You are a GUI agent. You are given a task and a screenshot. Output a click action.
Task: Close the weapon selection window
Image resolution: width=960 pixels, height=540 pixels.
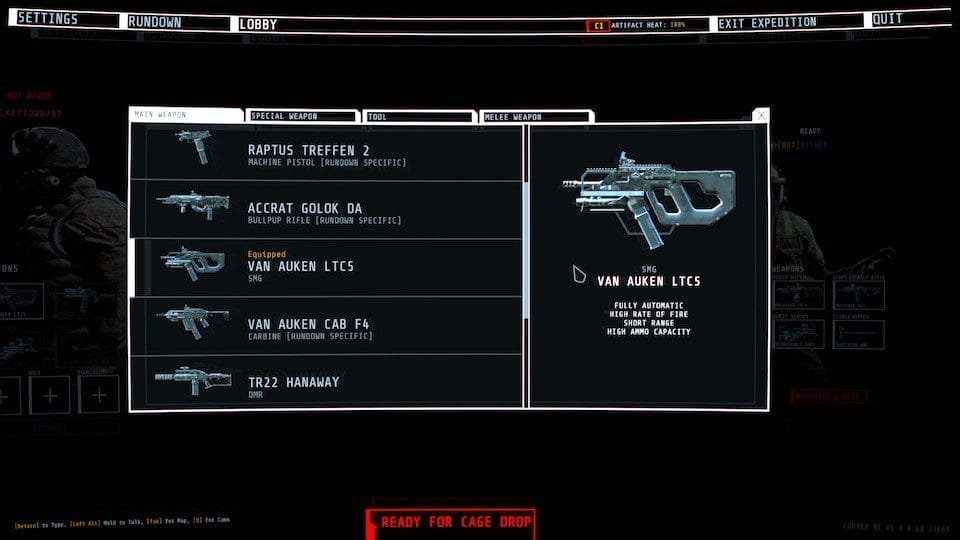coord(762,116)
